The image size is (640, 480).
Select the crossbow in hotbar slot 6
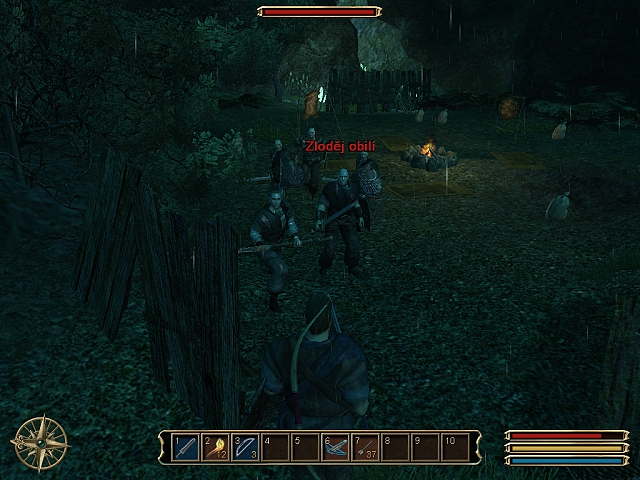pyautogui.click(x=335, y=446)
